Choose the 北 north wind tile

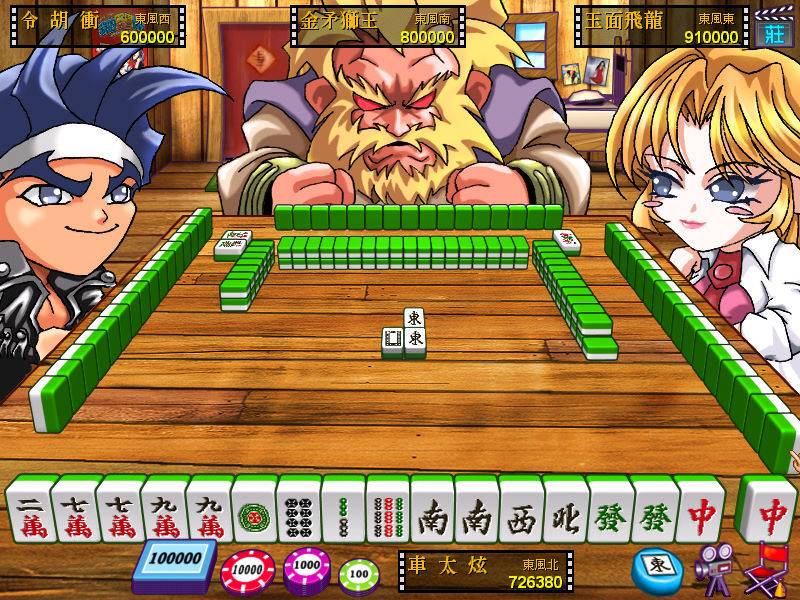565,511
